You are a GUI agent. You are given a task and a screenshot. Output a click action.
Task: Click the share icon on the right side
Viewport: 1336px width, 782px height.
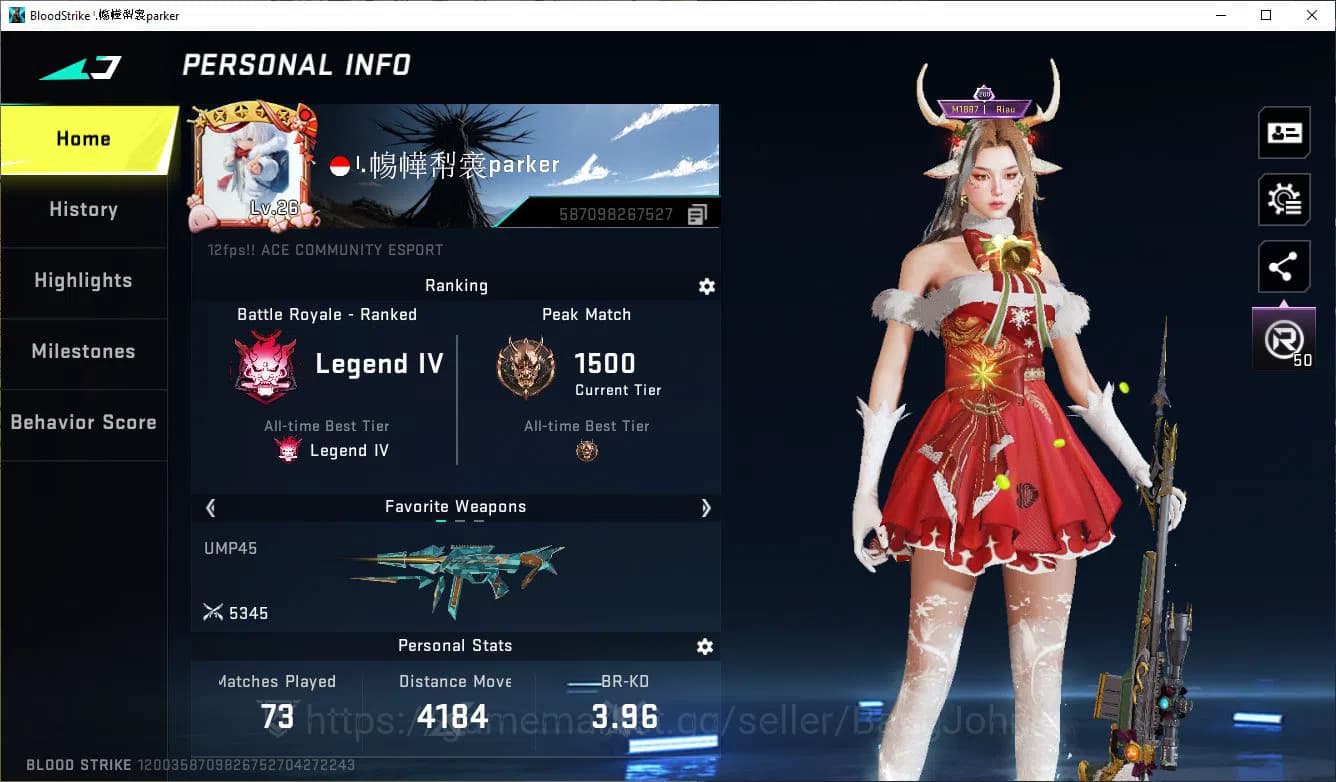click(1284, 266)
